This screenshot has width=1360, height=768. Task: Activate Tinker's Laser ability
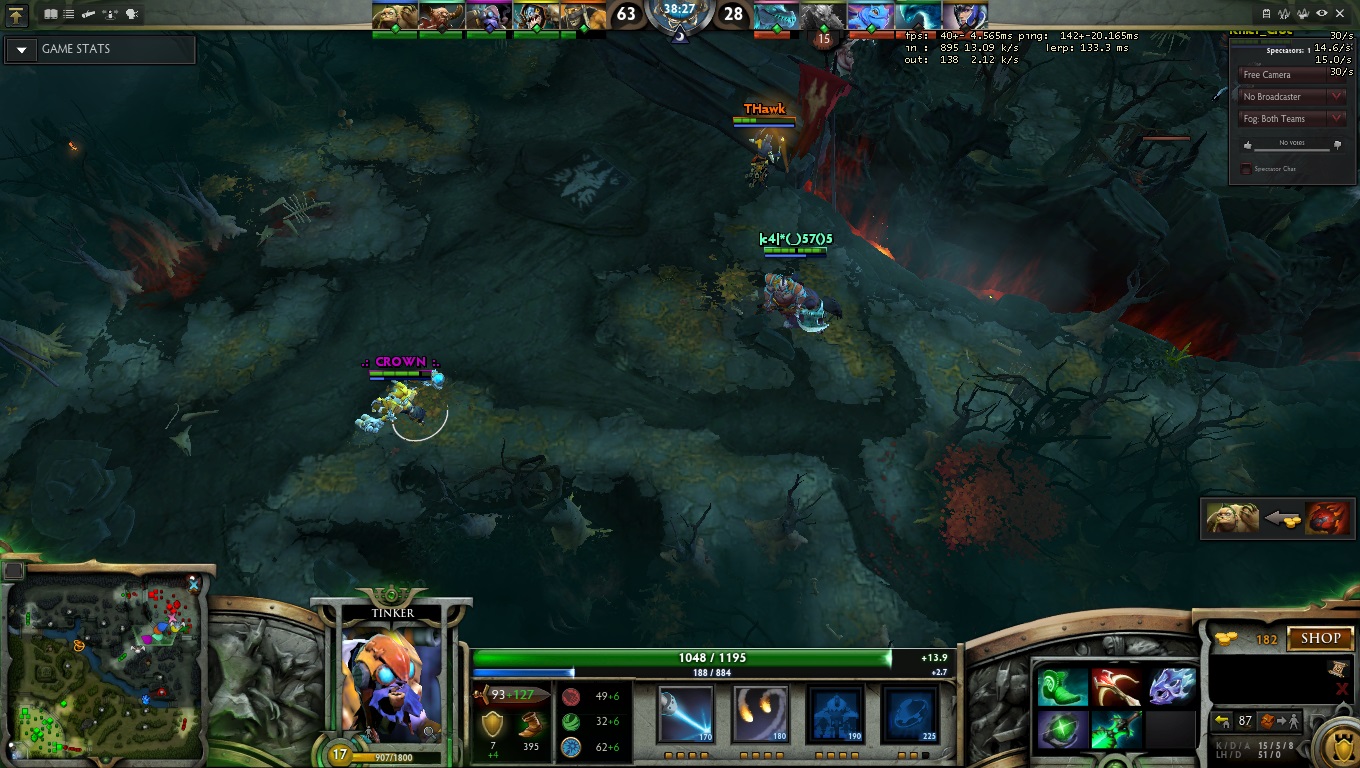point(685,713)
